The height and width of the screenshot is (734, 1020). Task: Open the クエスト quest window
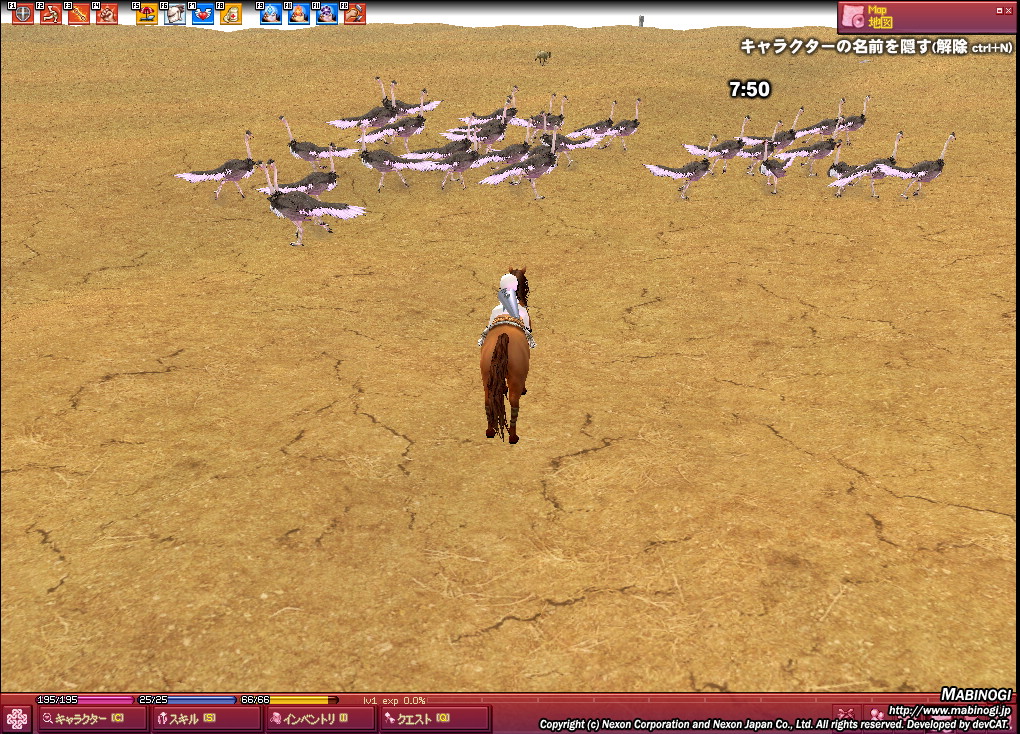(x=434, y=718)
